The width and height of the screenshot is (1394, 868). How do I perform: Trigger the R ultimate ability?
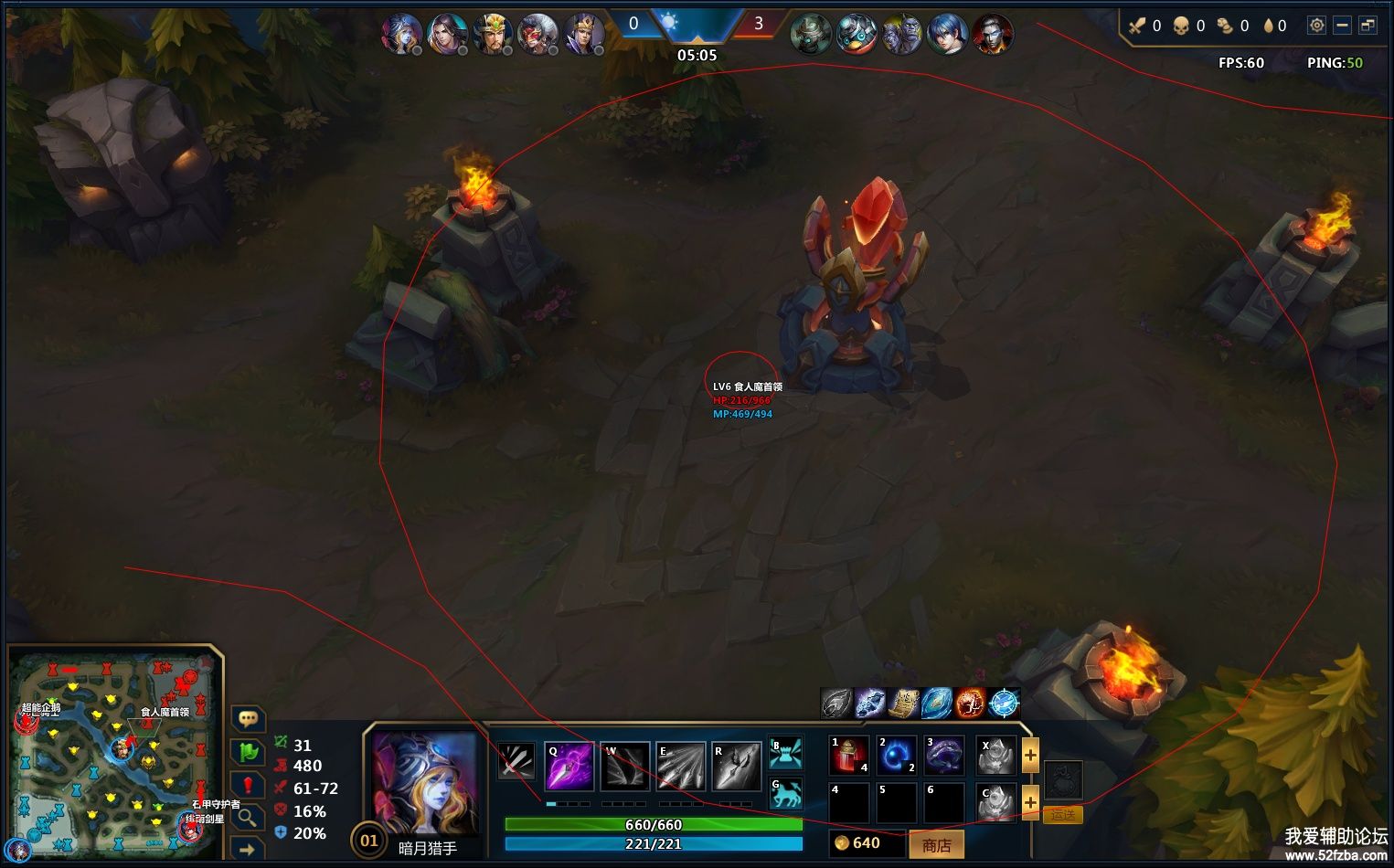coord(736,766)
